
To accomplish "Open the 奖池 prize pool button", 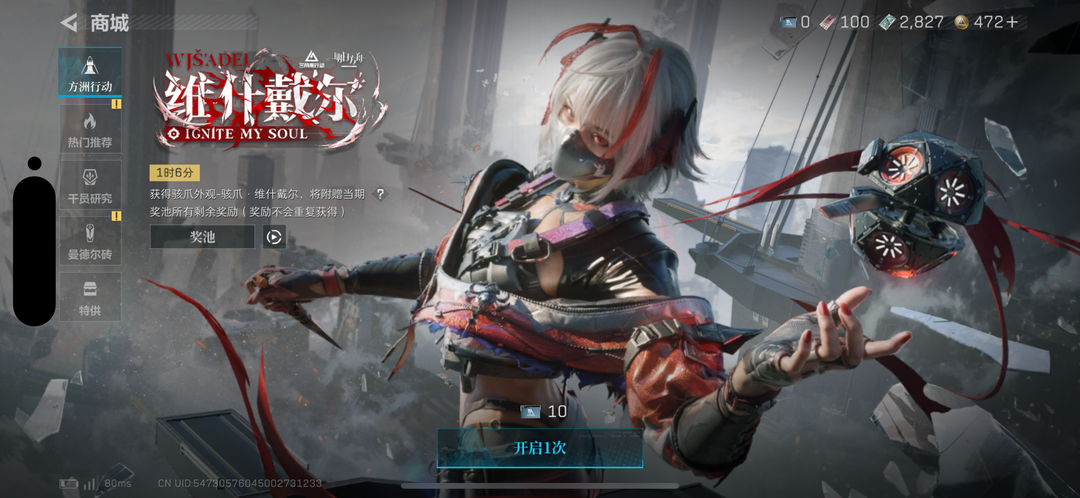I will pos(202,237).
